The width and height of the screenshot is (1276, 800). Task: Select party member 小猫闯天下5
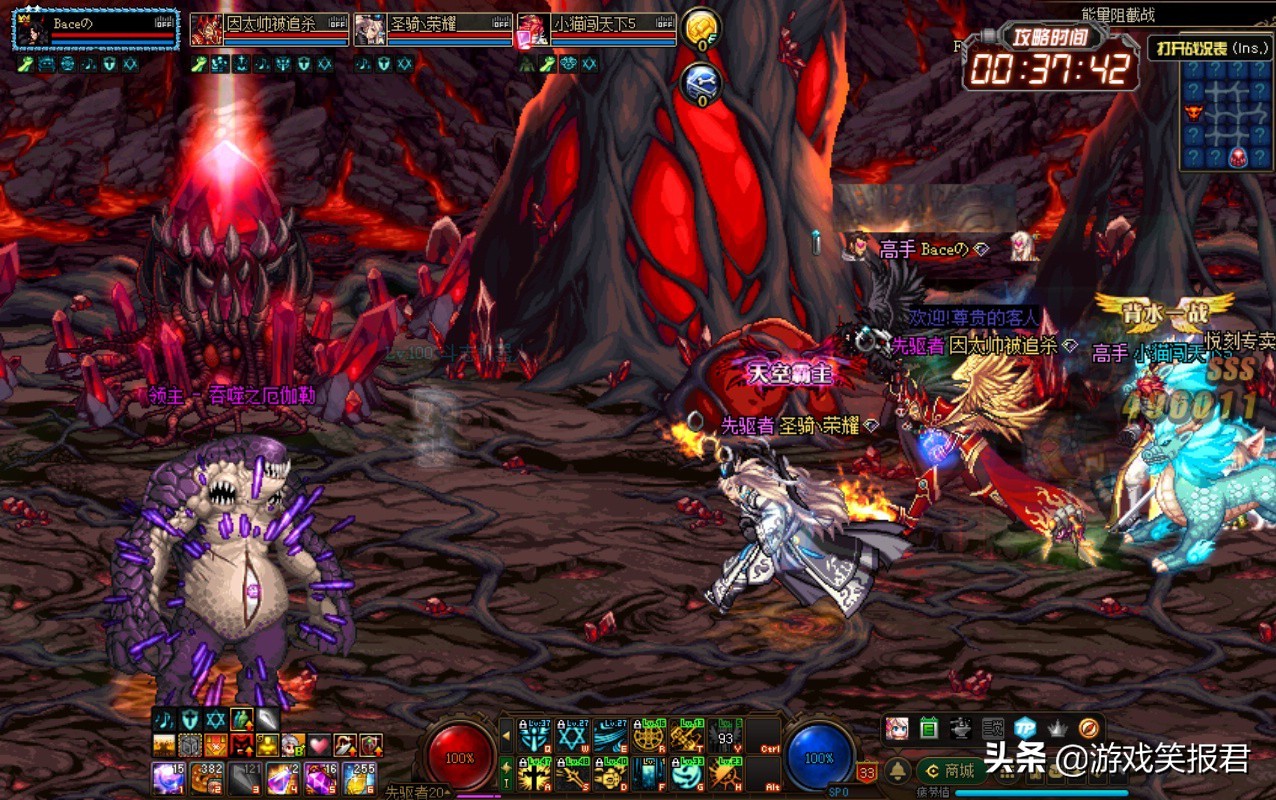[x=597, y=30]
